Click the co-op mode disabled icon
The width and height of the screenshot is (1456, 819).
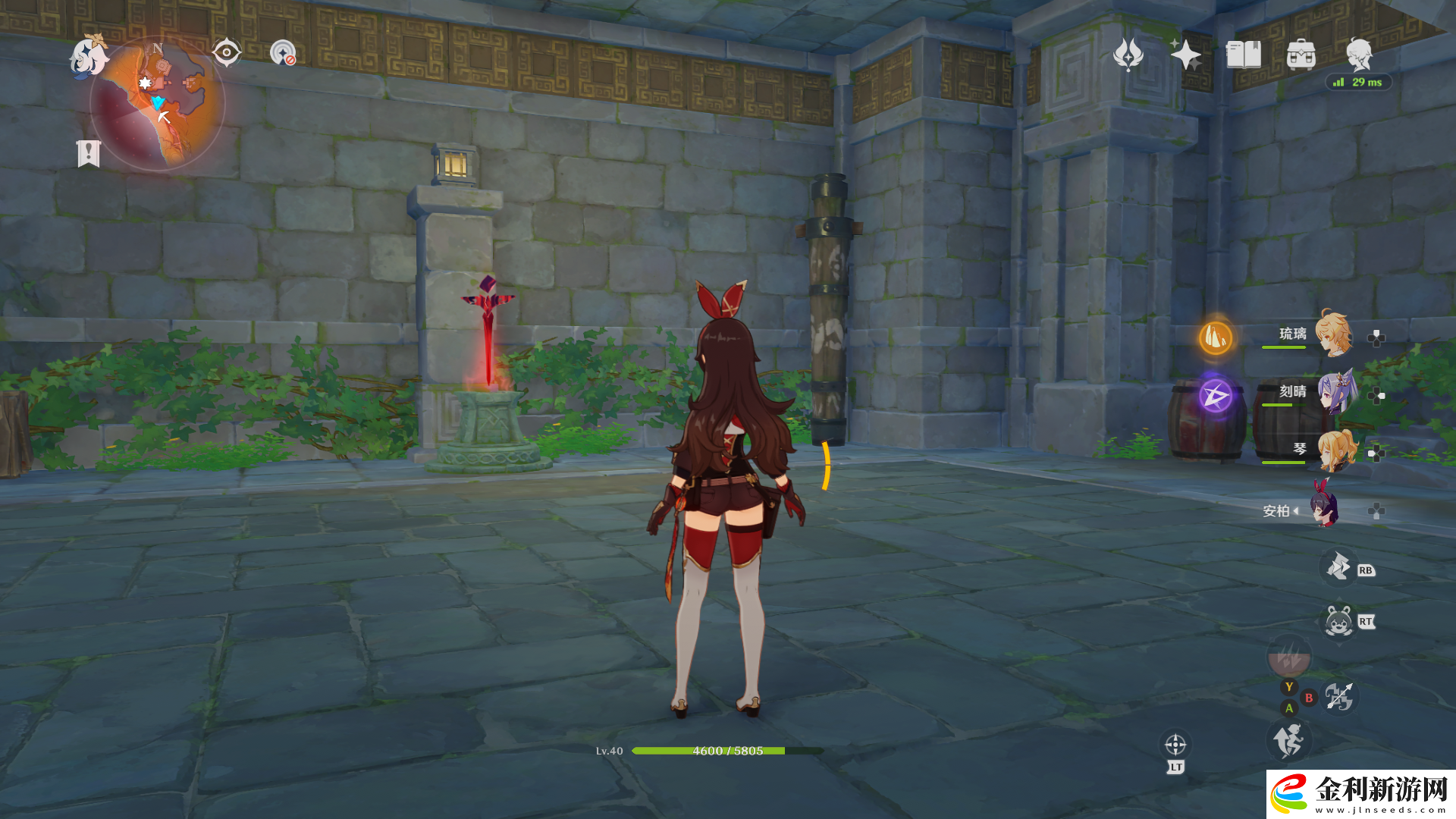coord(283,52)
